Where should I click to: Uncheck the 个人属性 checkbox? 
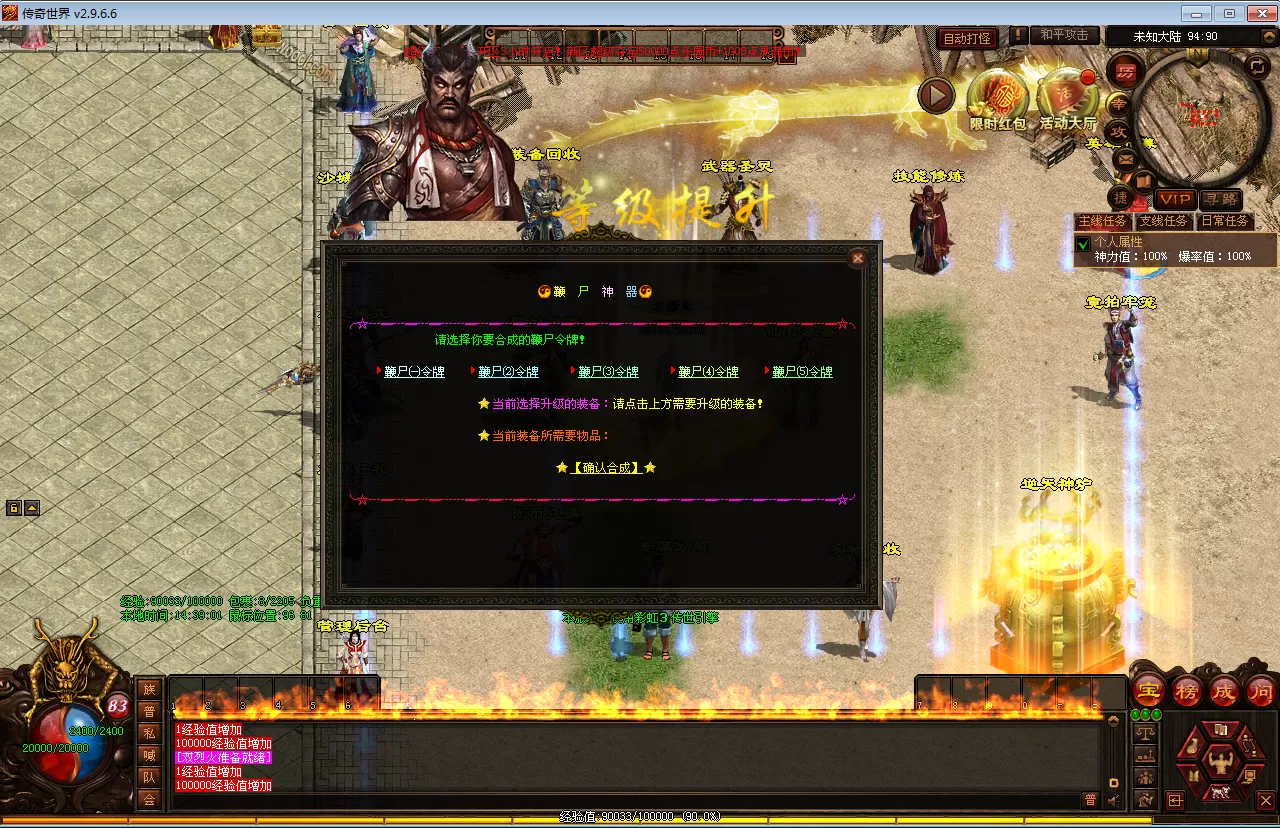(x=1082, y=243)
